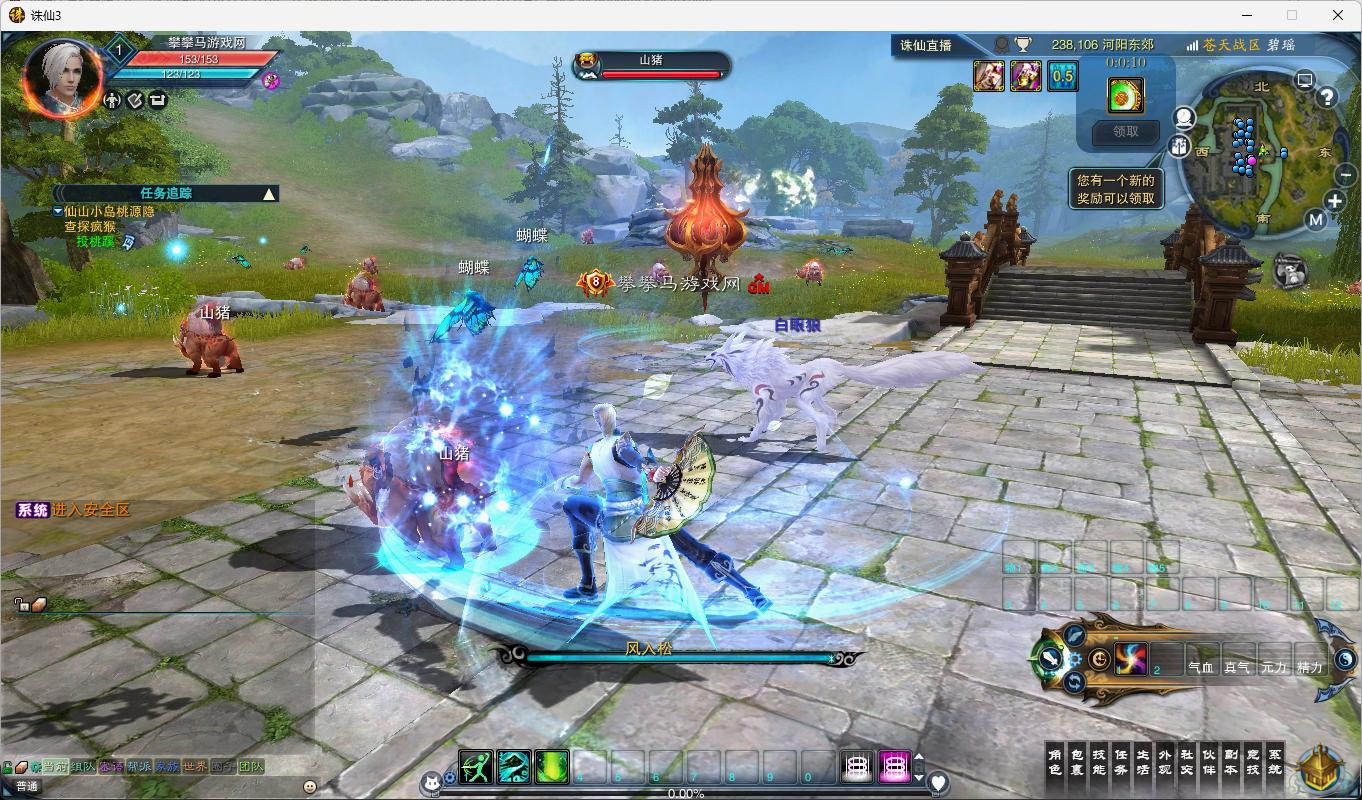This screenshot has height=800, width=1362.
Task: Open the 角色 character menu
Action: [x=1054, y=762]
